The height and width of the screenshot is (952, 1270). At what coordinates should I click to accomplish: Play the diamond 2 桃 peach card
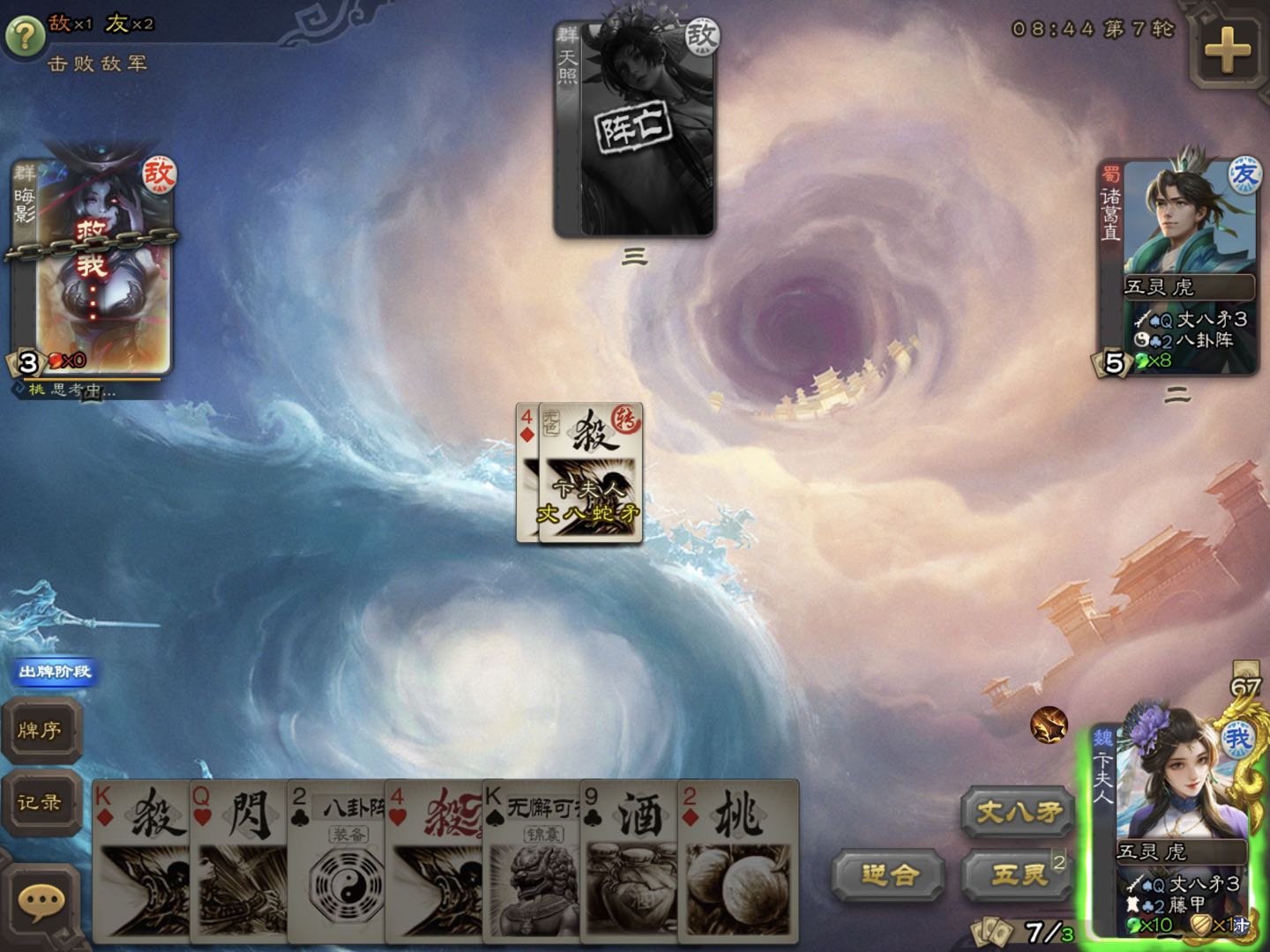coord(736,859)
